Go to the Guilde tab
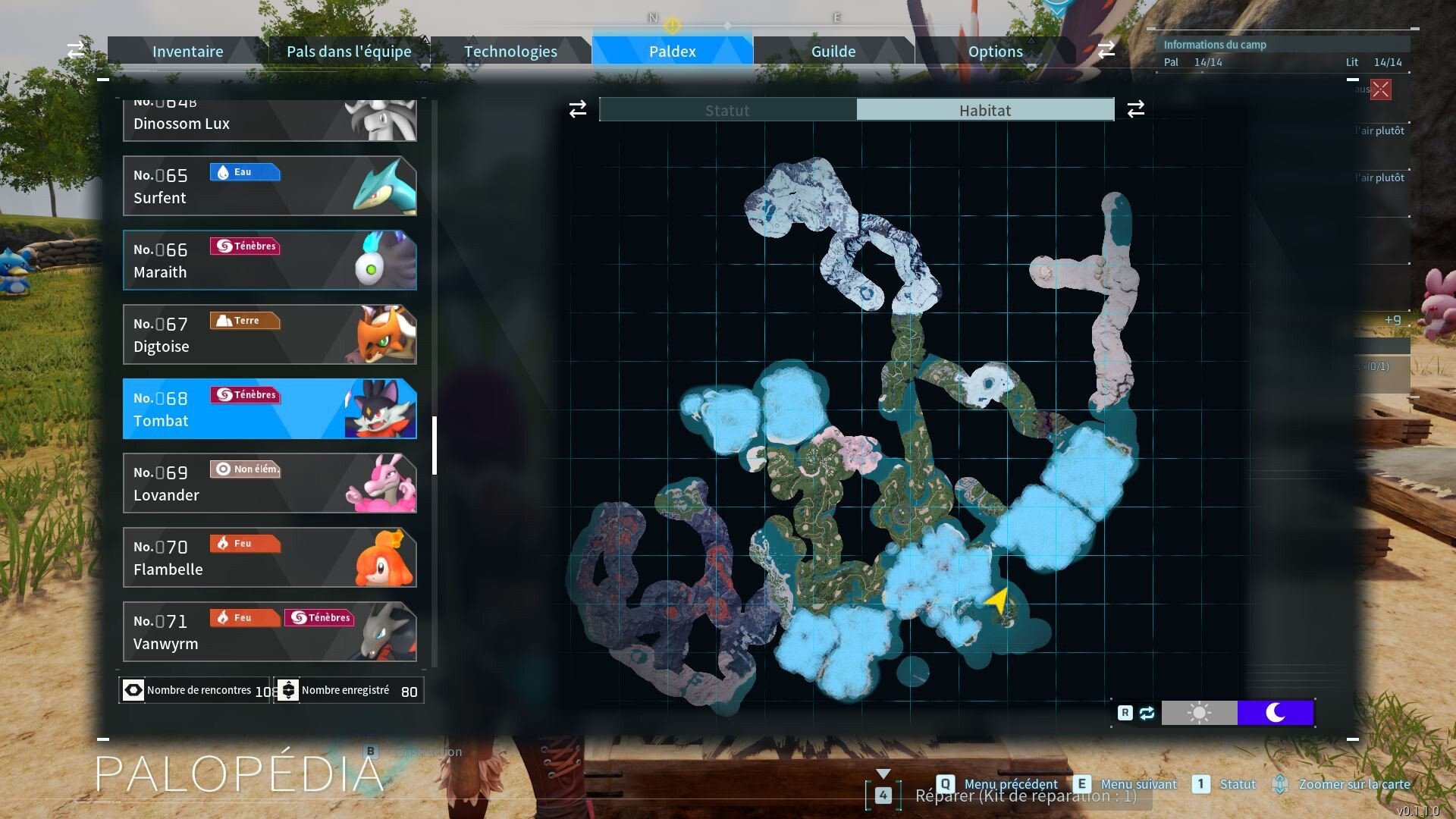 [x=833, y=51]
